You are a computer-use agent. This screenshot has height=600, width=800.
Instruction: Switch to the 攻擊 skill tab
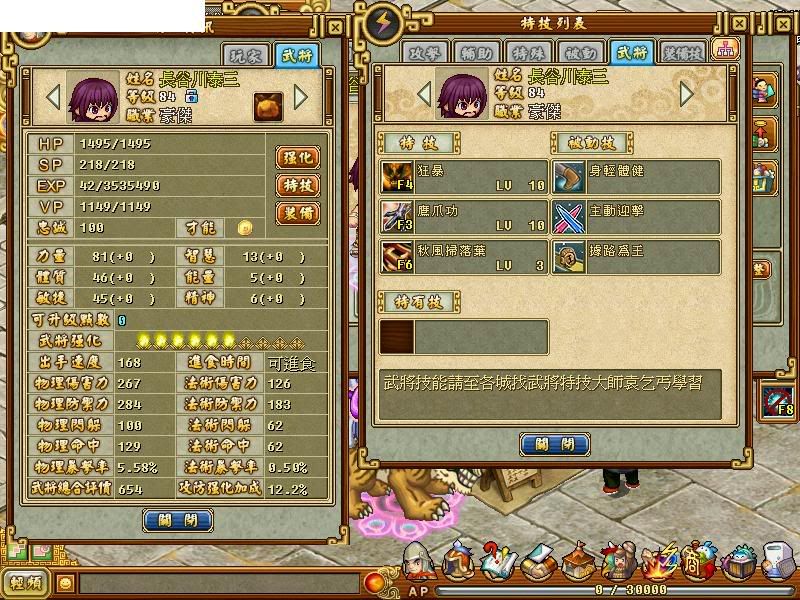coord(424,53)
